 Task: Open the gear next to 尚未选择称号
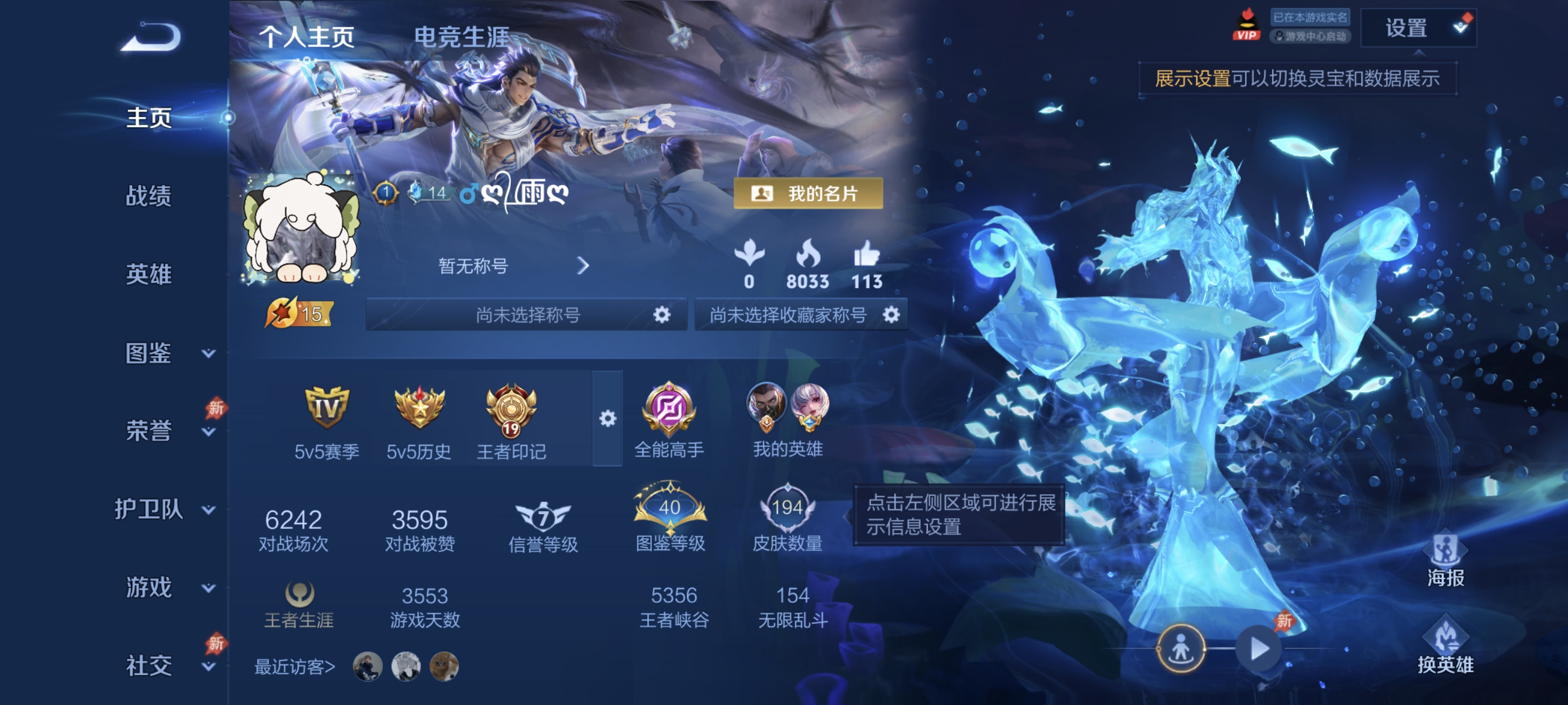662,315
